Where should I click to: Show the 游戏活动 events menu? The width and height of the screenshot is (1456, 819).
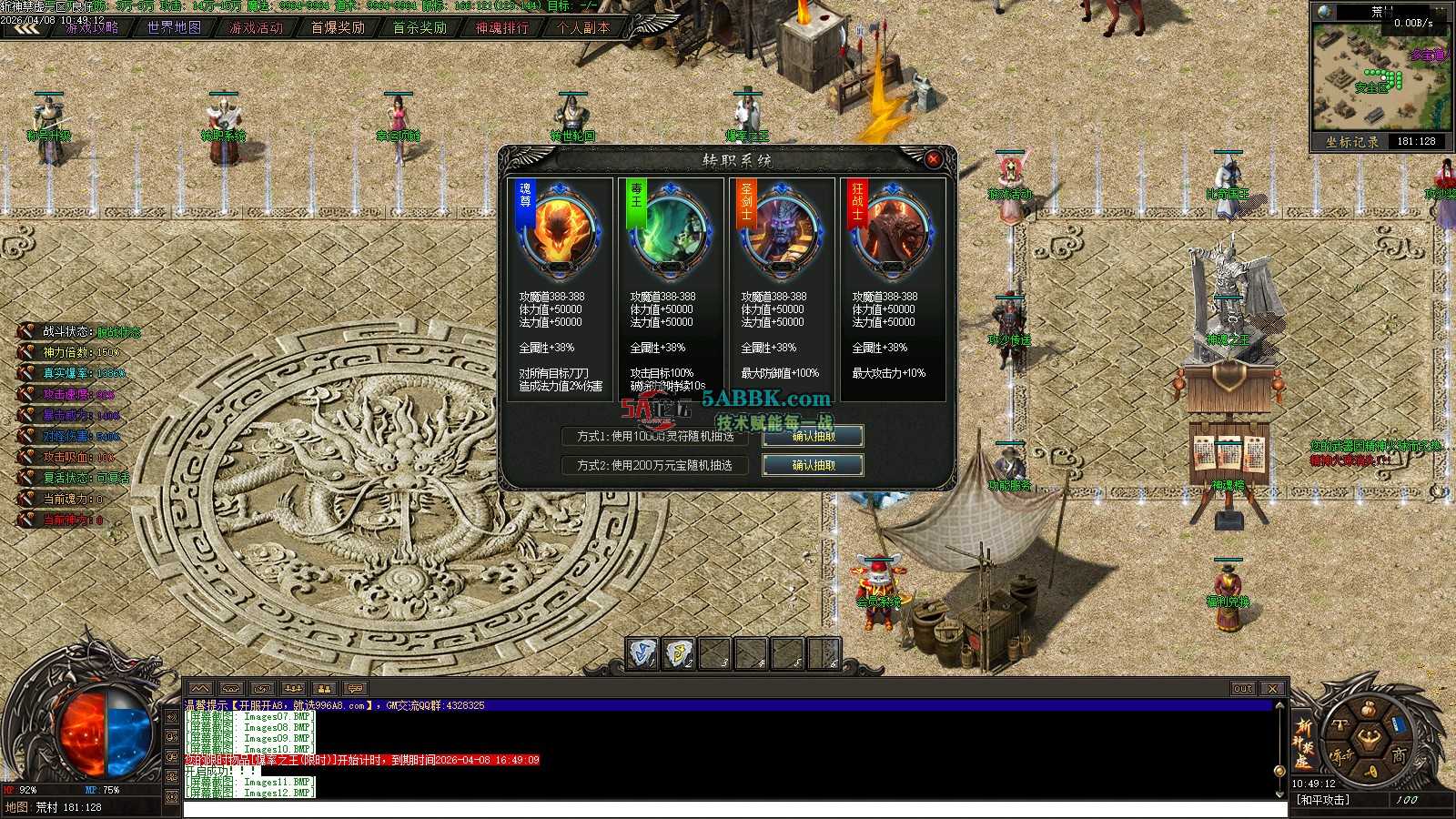[256, 27]
